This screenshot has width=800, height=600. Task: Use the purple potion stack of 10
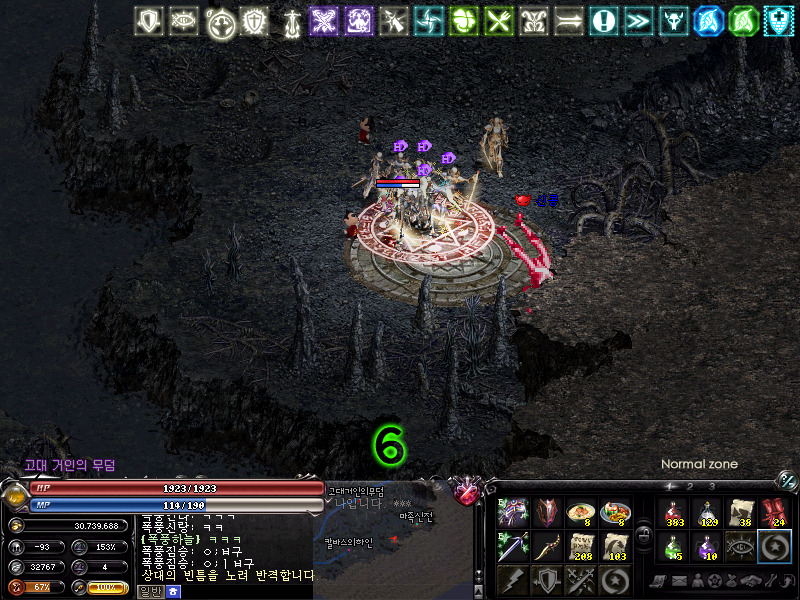[x=707, y=546]
